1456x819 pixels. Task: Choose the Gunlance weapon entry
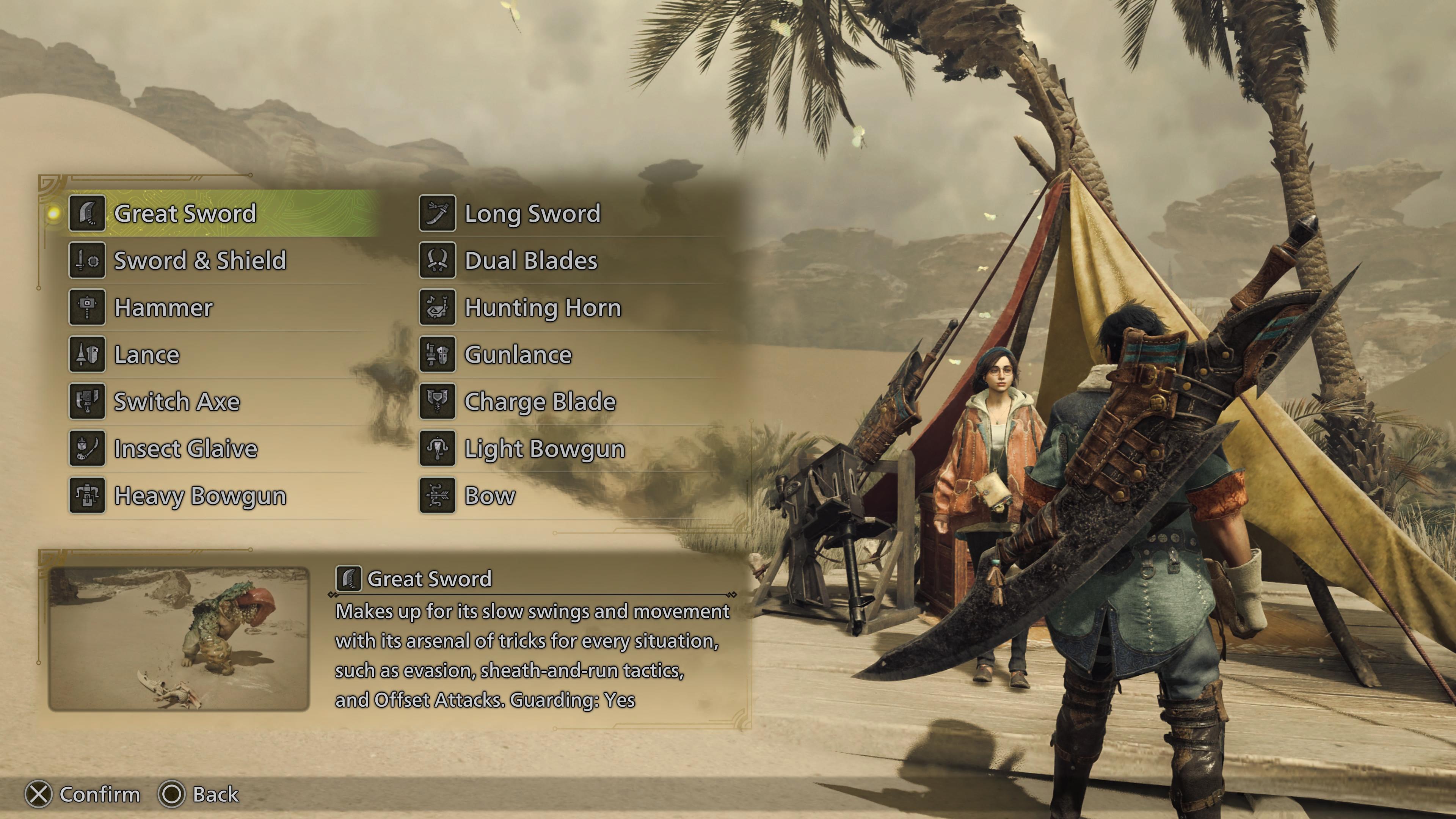click(518, 355)
